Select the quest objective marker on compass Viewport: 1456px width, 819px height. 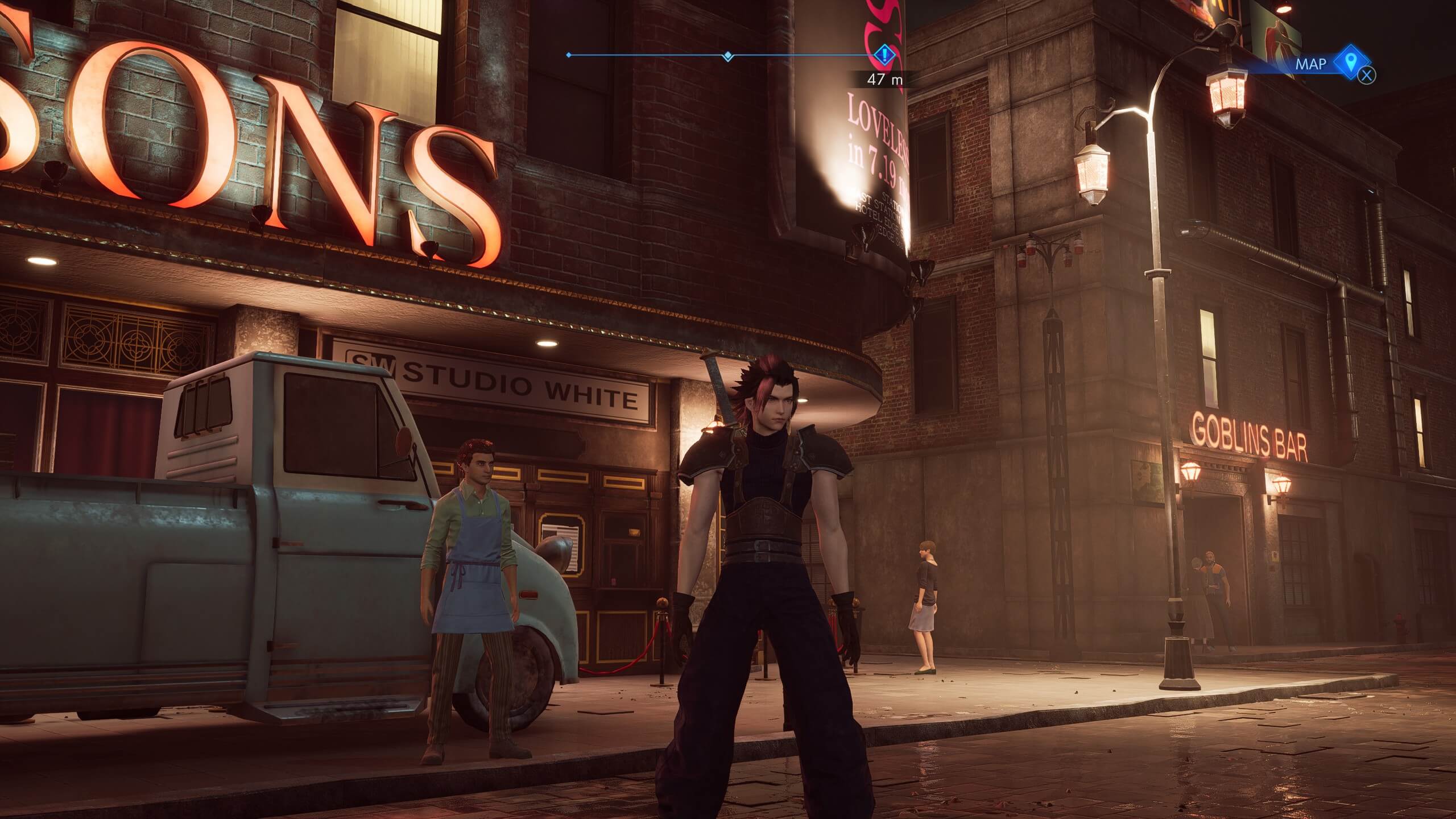[x=884, y=55]
